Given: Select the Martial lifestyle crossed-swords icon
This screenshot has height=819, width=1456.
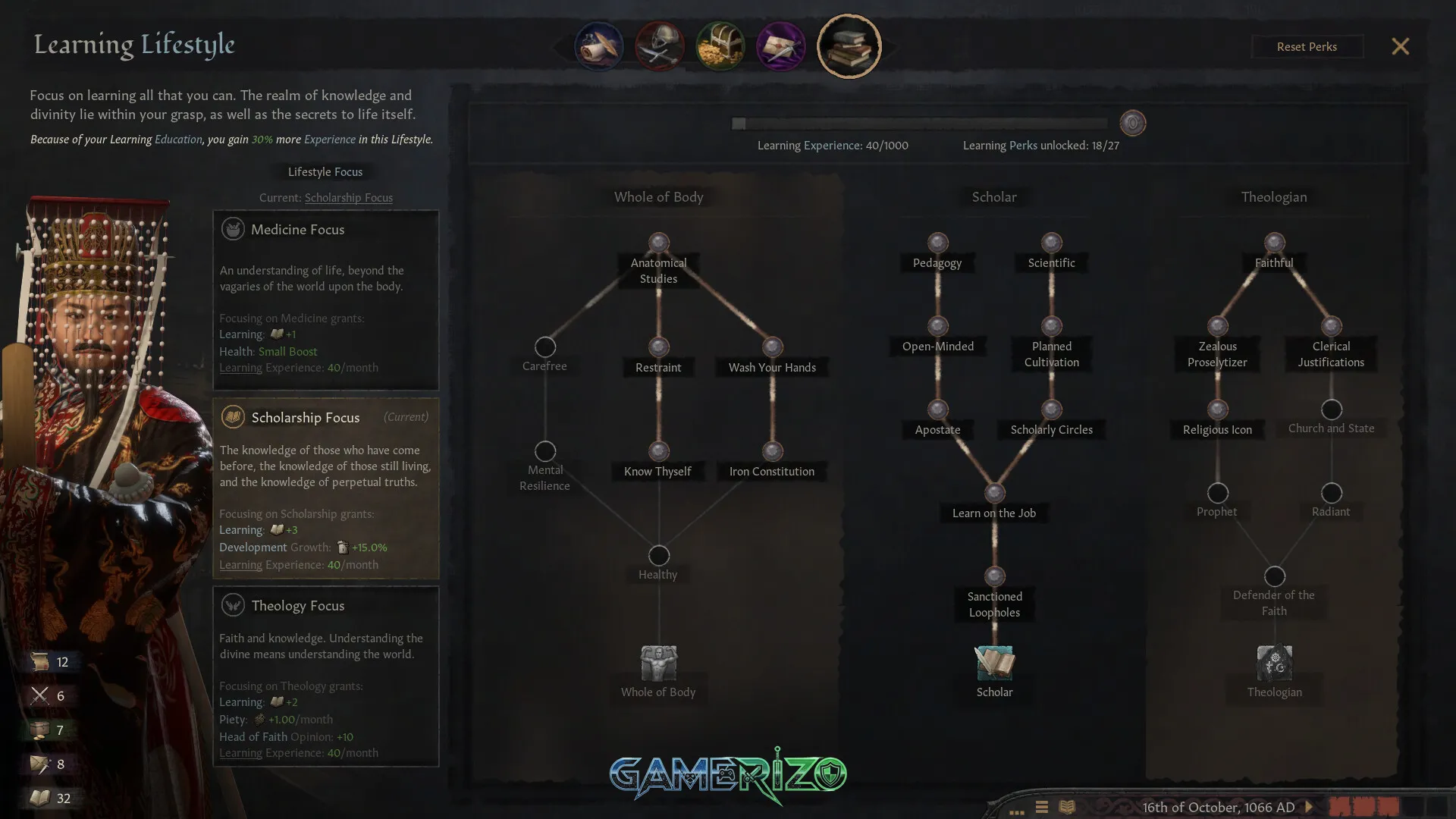Looking at the screenshot, I should pos(659,45).
